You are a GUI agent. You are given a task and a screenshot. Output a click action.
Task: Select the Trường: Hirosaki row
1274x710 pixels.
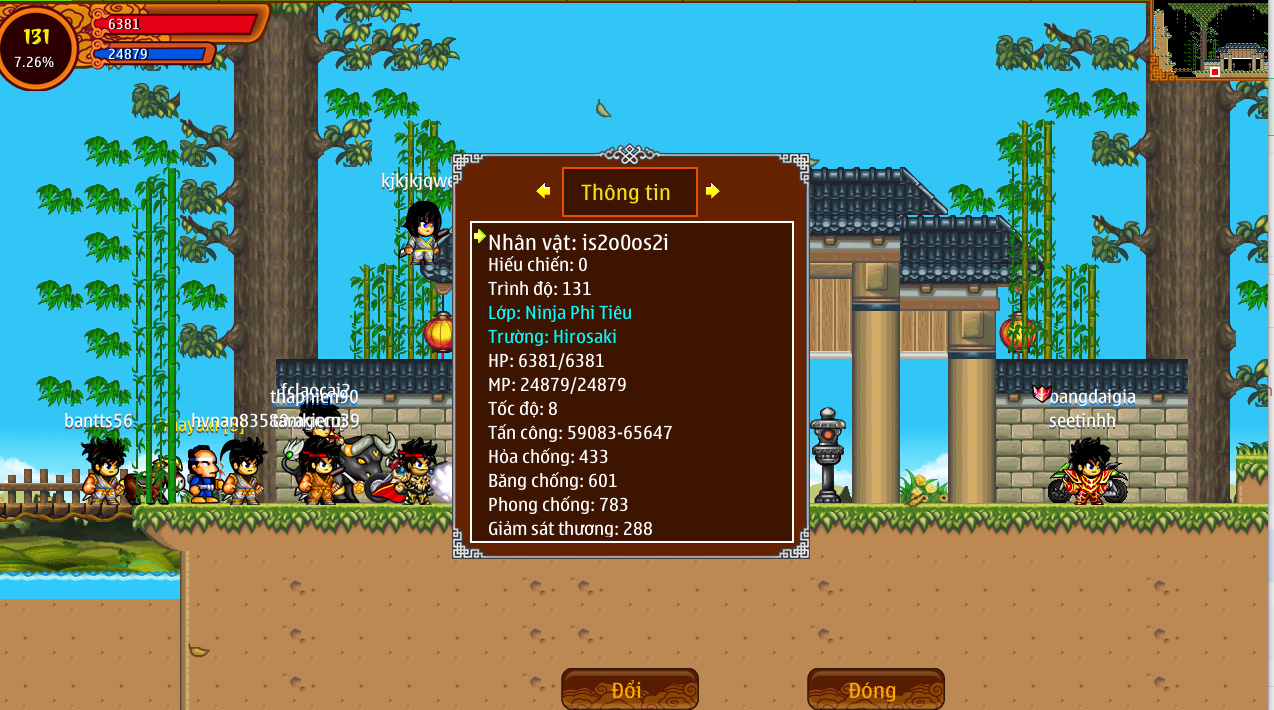[552, 337]
